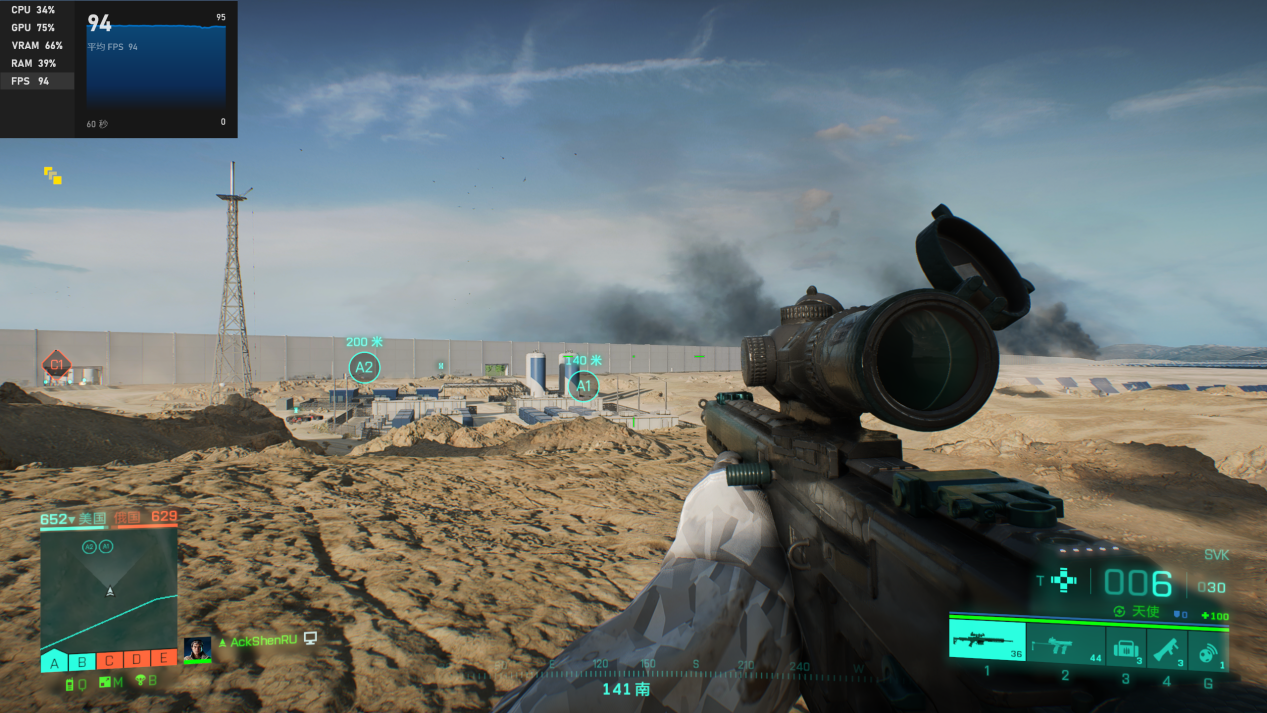Equip the rocket launcher gadget slot
Image resolution: width=1267 pixels, height=713 pixels.
coord(1167,648)
